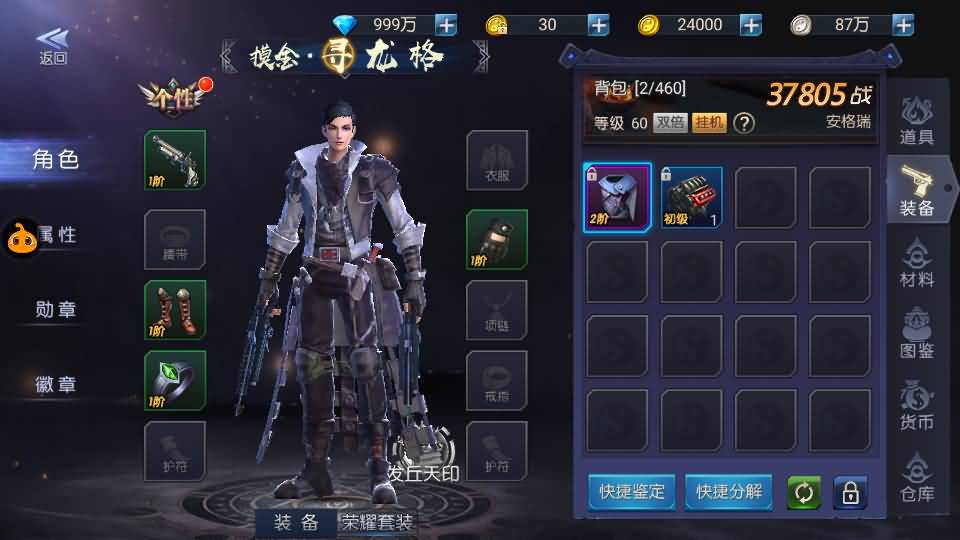Open the question mark help icon

coord(743,123)
